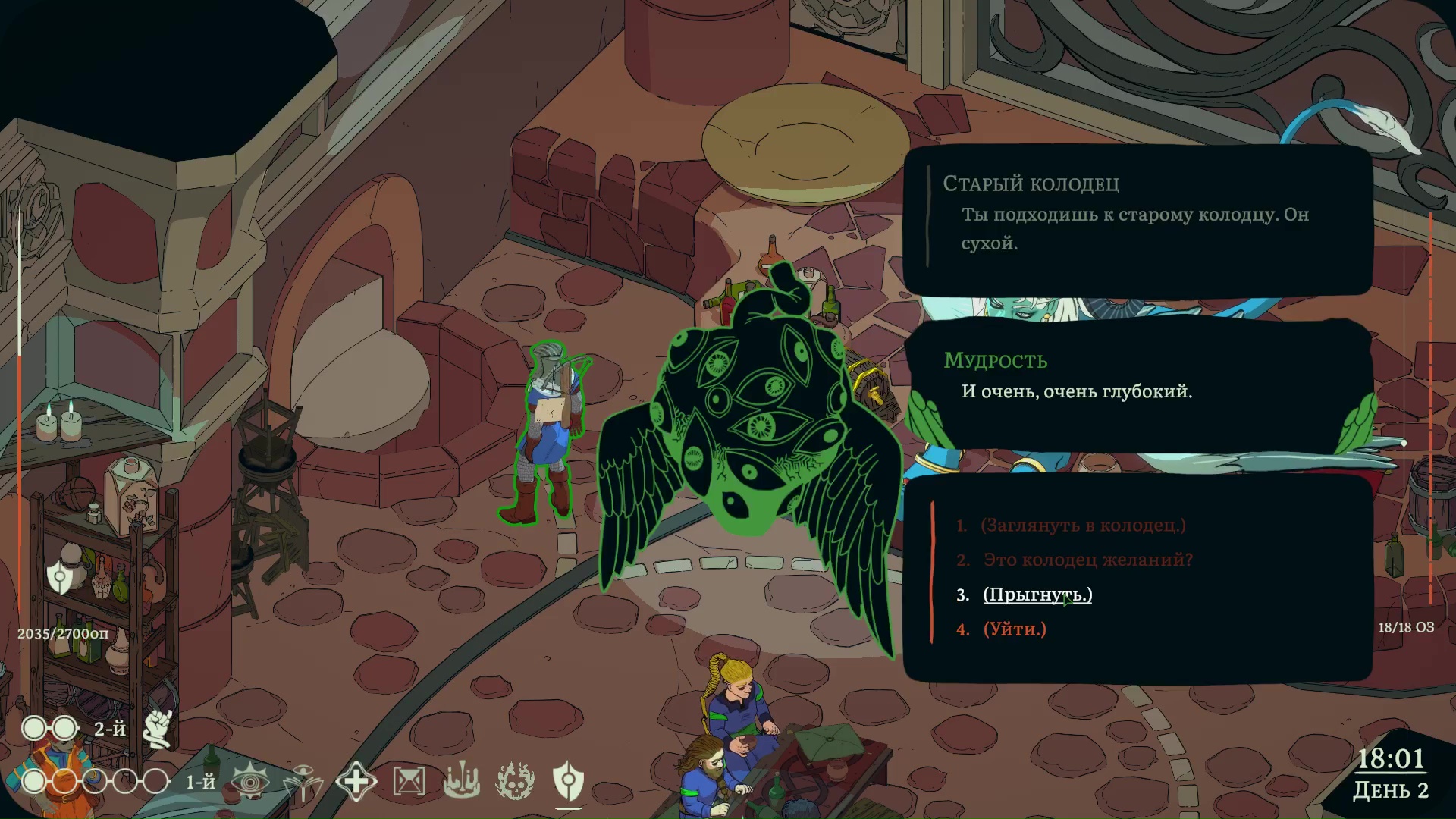Select the bracketed hourglass spell icon
The image size is (1456, 819).
click(409, 781)
